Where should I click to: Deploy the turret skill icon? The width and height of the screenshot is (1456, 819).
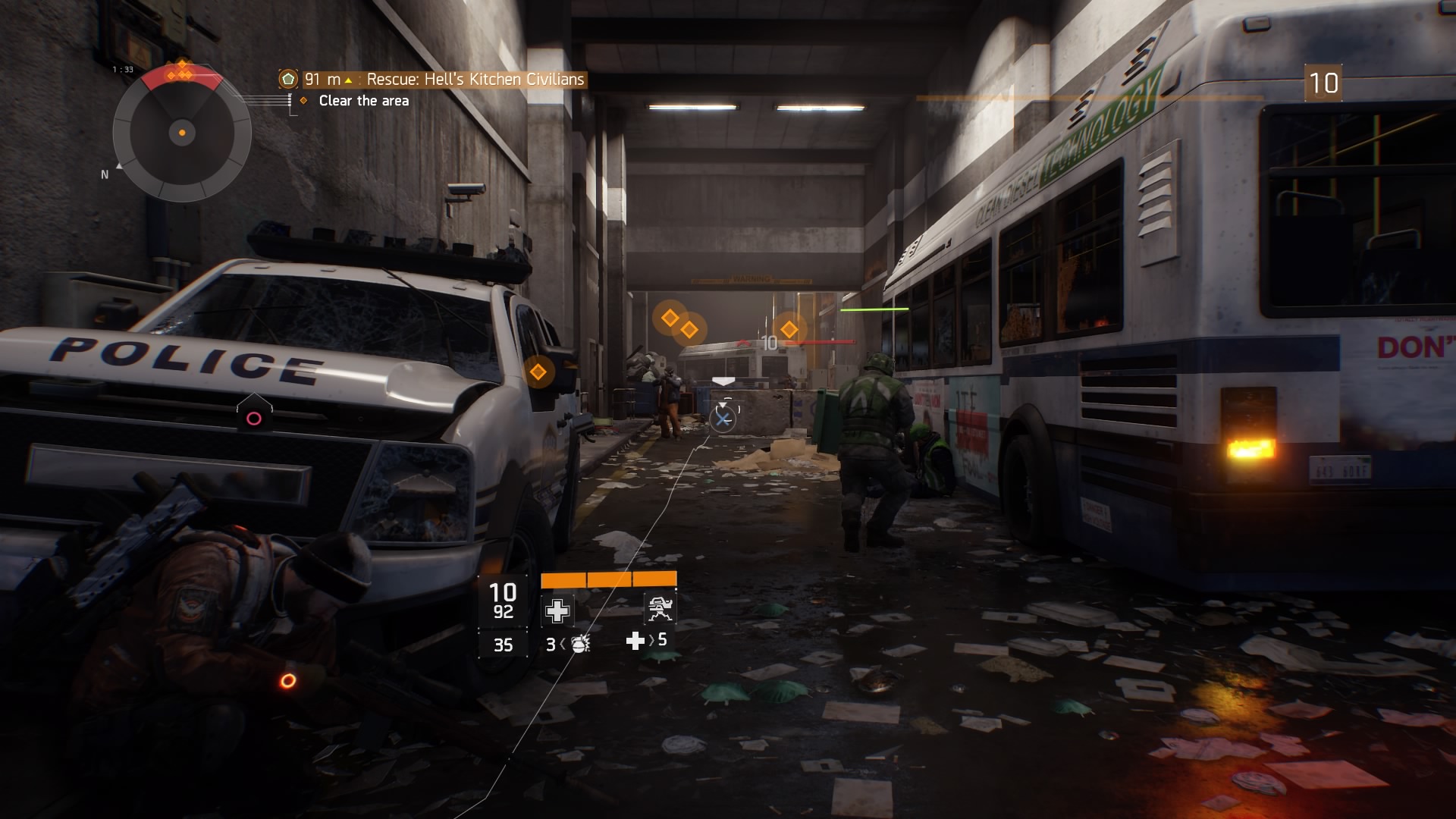point(658,609)
